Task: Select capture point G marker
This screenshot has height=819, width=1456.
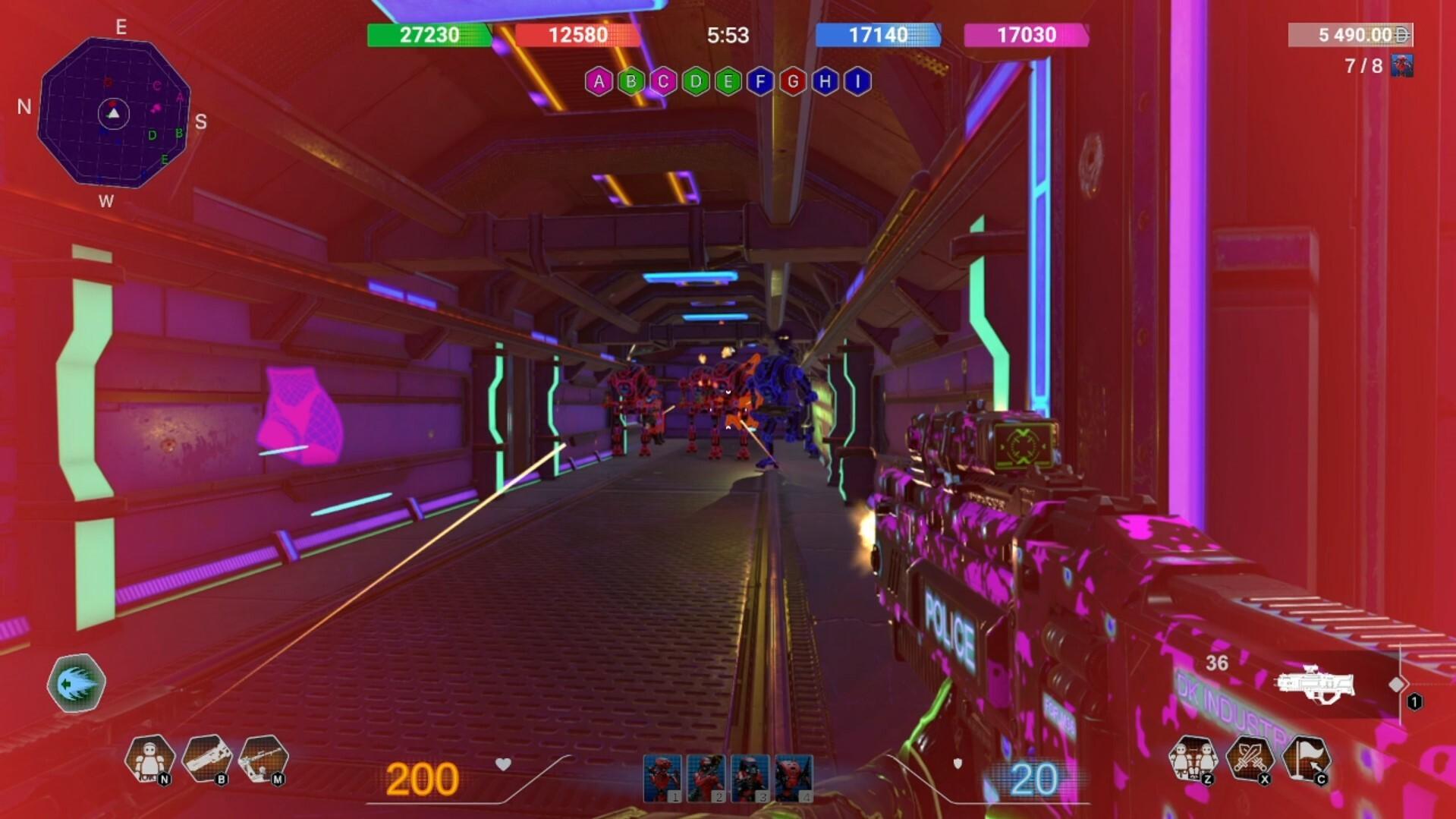Action: point(793,81)
